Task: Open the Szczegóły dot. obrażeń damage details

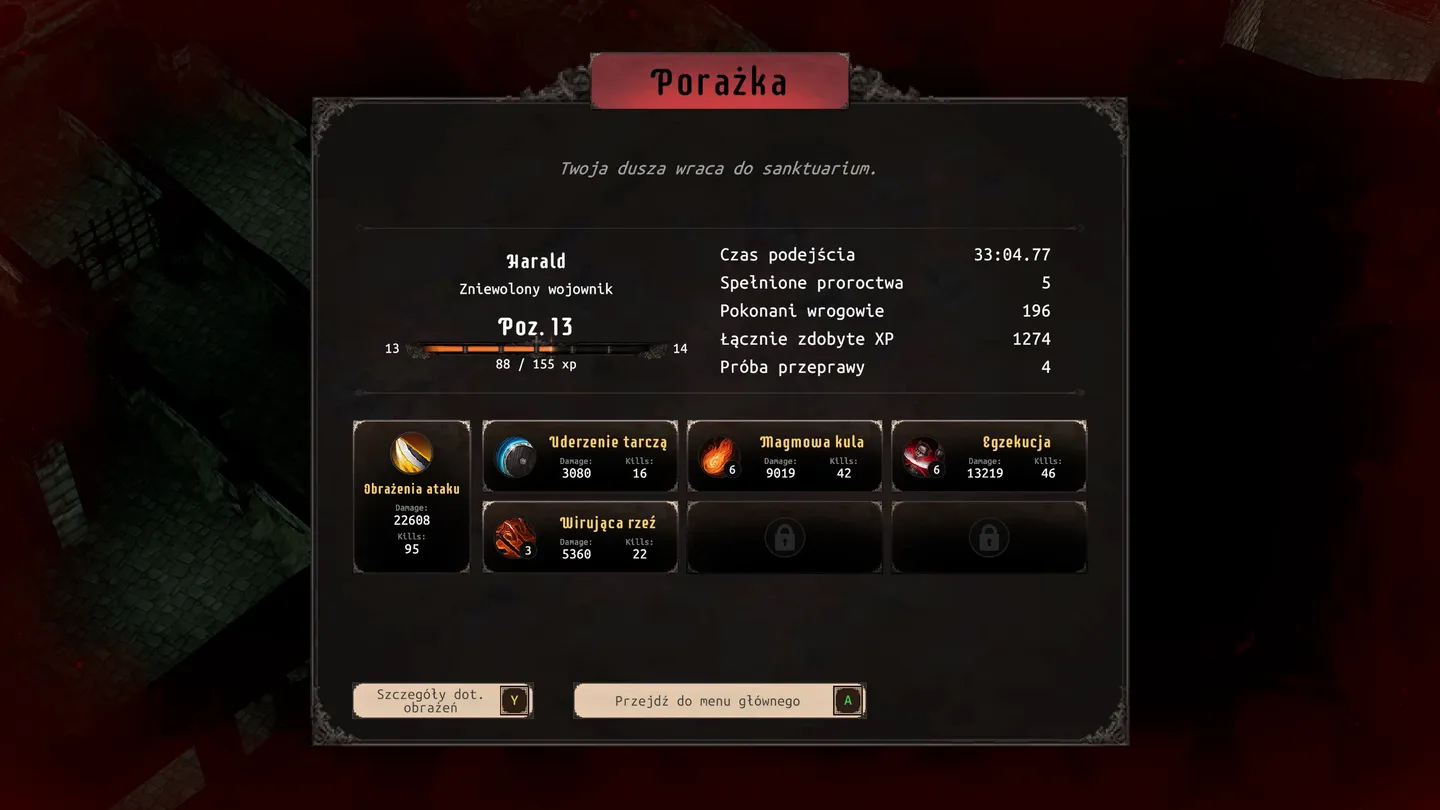Action: [442, 701]
